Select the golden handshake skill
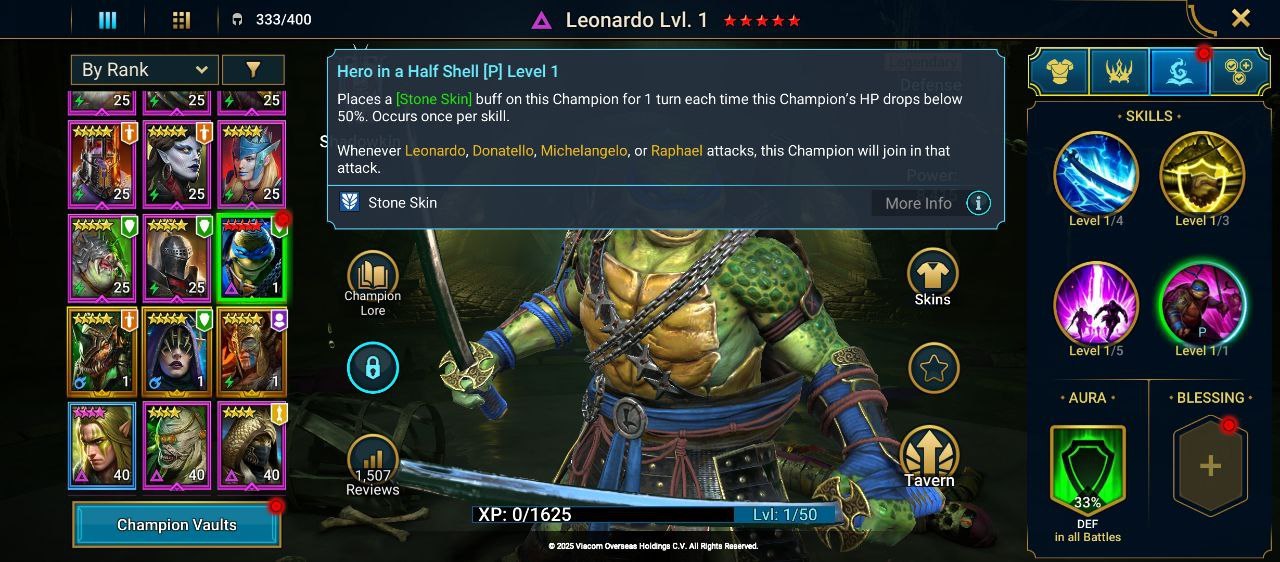The height and width of the screenshot is (562, 1280). (1202, 174)
